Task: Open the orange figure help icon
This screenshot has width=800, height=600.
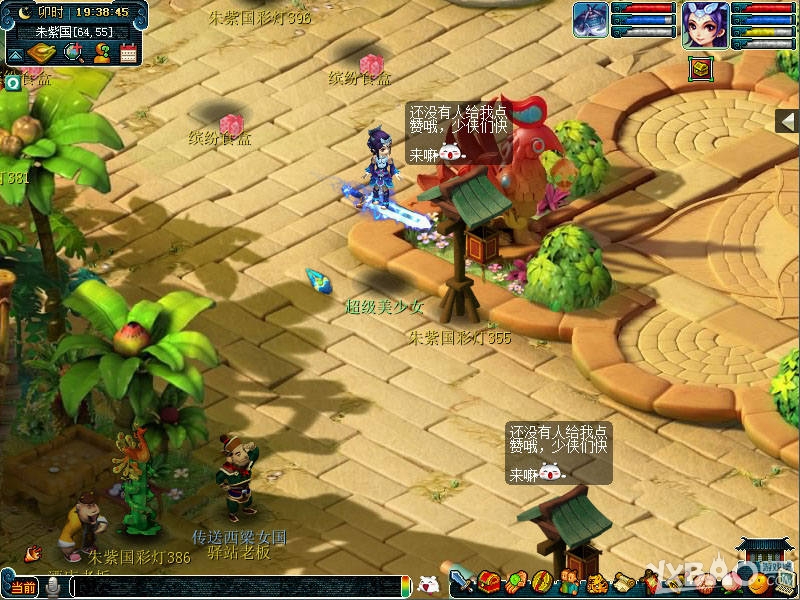Action: (101, 54)
